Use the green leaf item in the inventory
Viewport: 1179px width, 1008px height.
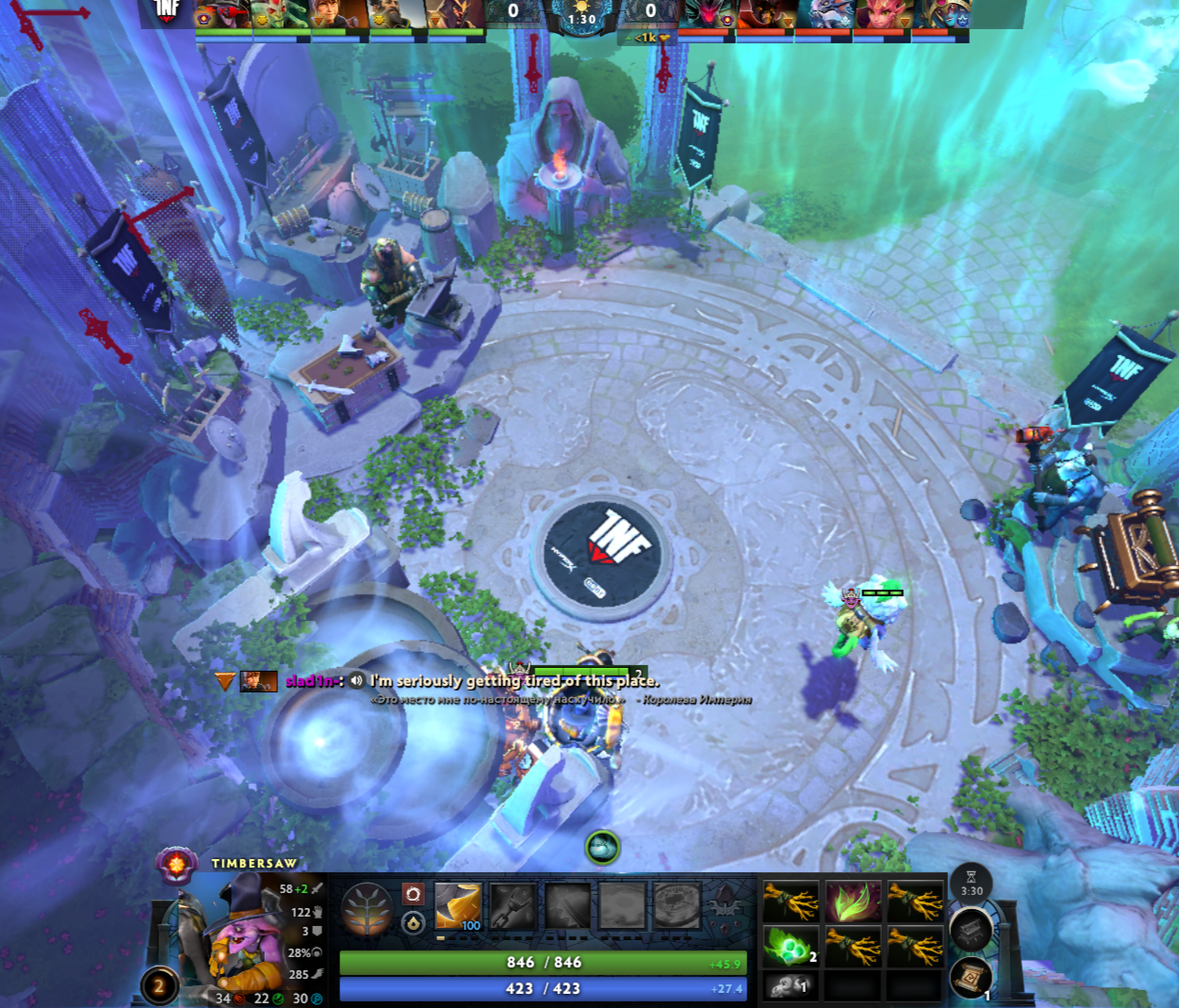[x=853, y=902]
